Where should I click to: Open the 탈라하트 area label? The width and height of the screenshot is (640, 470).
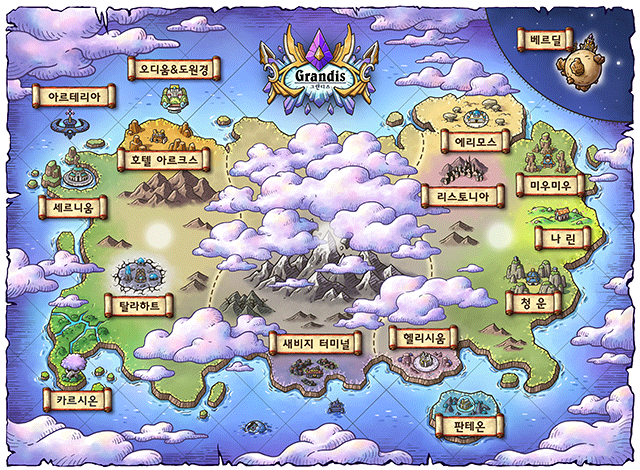[x=139, y=303]
